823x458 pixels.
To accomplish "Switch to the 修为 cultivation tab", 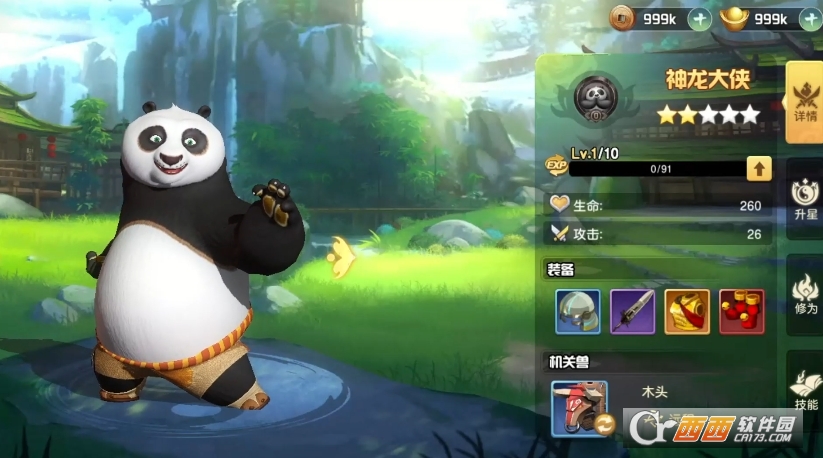I will 804,294.
